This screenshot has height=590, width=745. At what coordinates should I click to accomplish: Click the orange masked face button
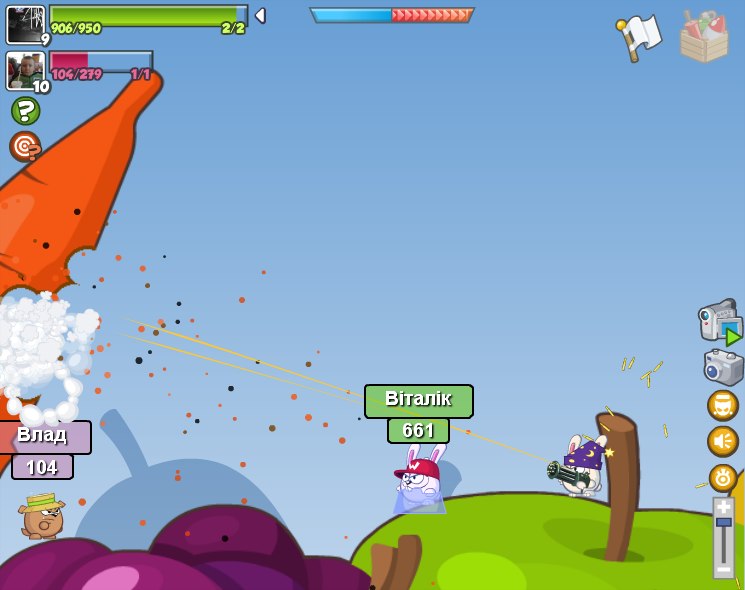click(x=722, y=405)
